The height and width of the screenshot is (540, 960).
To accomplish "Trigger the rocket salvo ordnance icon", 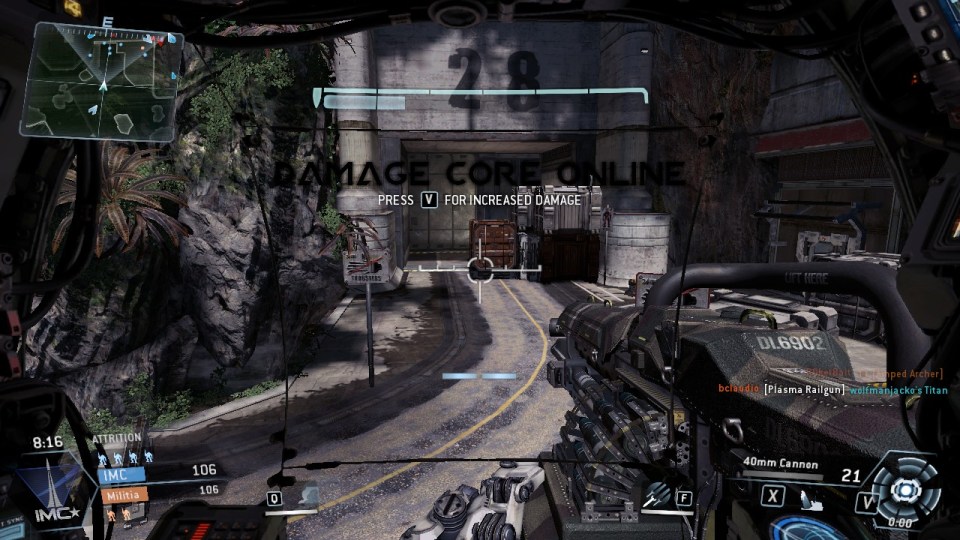I will point(657,494).
